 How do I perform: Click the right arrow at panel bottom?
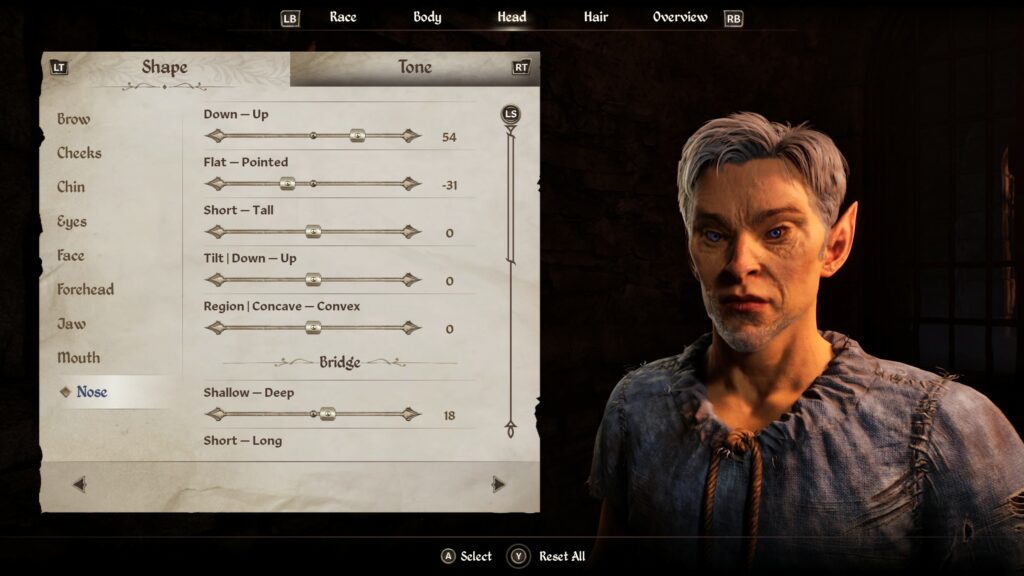498,485
